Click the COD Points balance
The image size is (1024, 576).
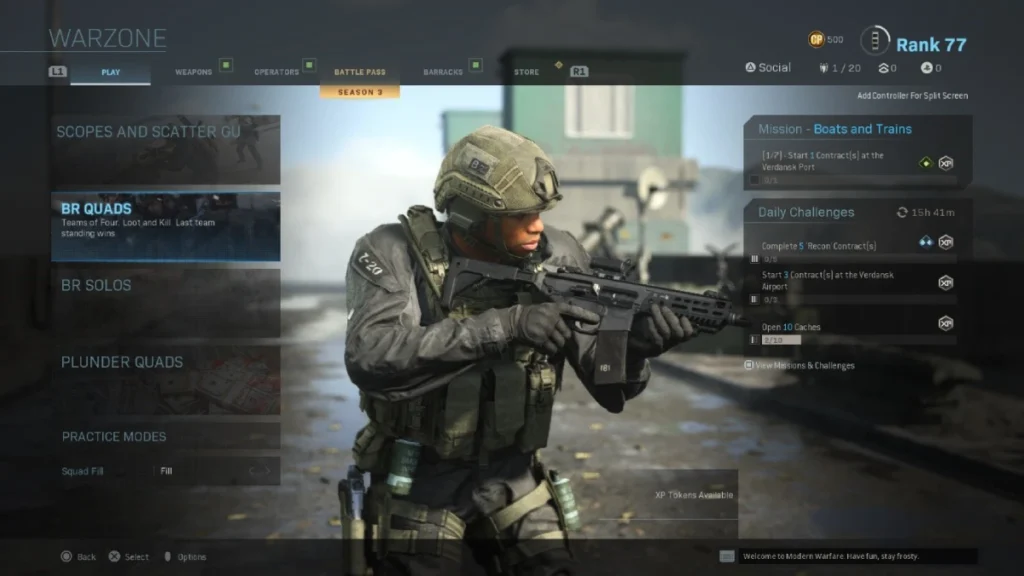tap(826, 40)
